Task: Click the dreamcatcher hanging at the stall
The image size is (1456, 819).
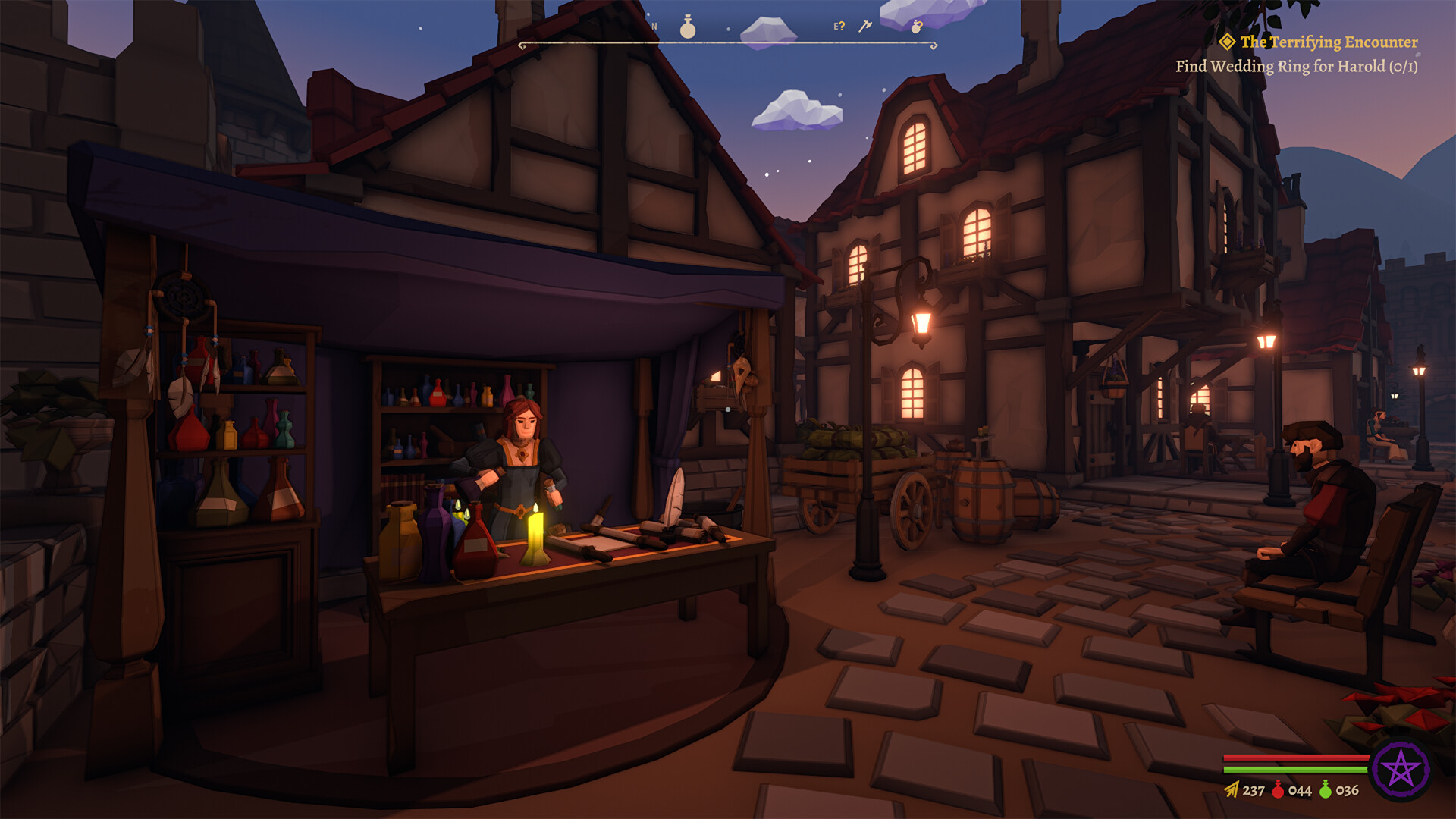Action: pos(180,296)
